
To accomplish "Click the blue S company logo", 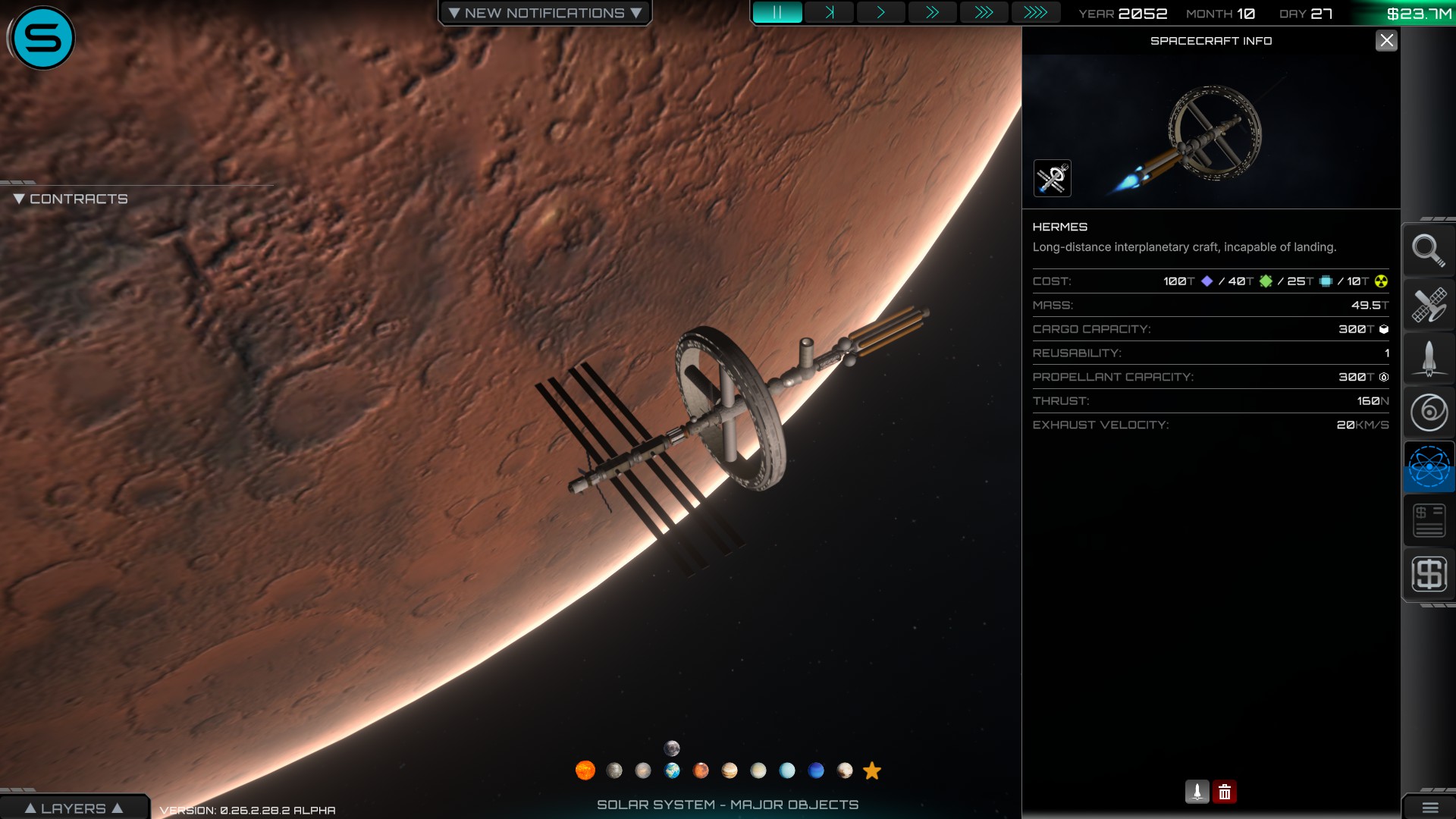I will [x=42, y=38].
